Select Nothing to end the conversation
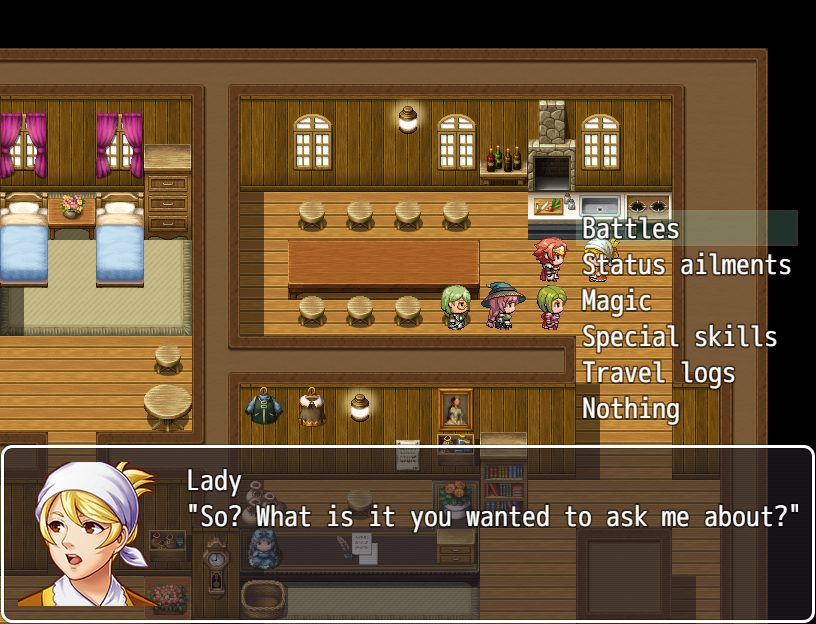The width and height of the screenshot is (816, 624). tap(631, 409)
